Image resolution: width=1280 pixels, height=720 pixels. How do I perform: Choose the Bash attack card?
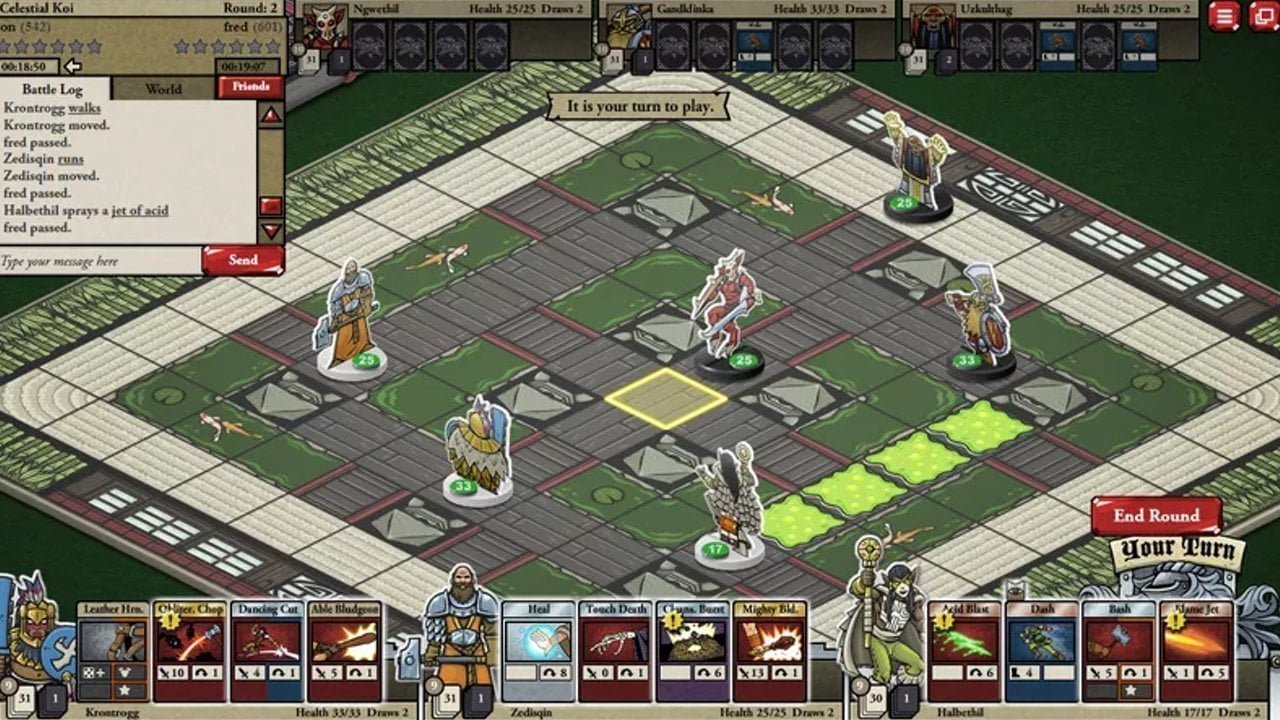coord(1118,651)
